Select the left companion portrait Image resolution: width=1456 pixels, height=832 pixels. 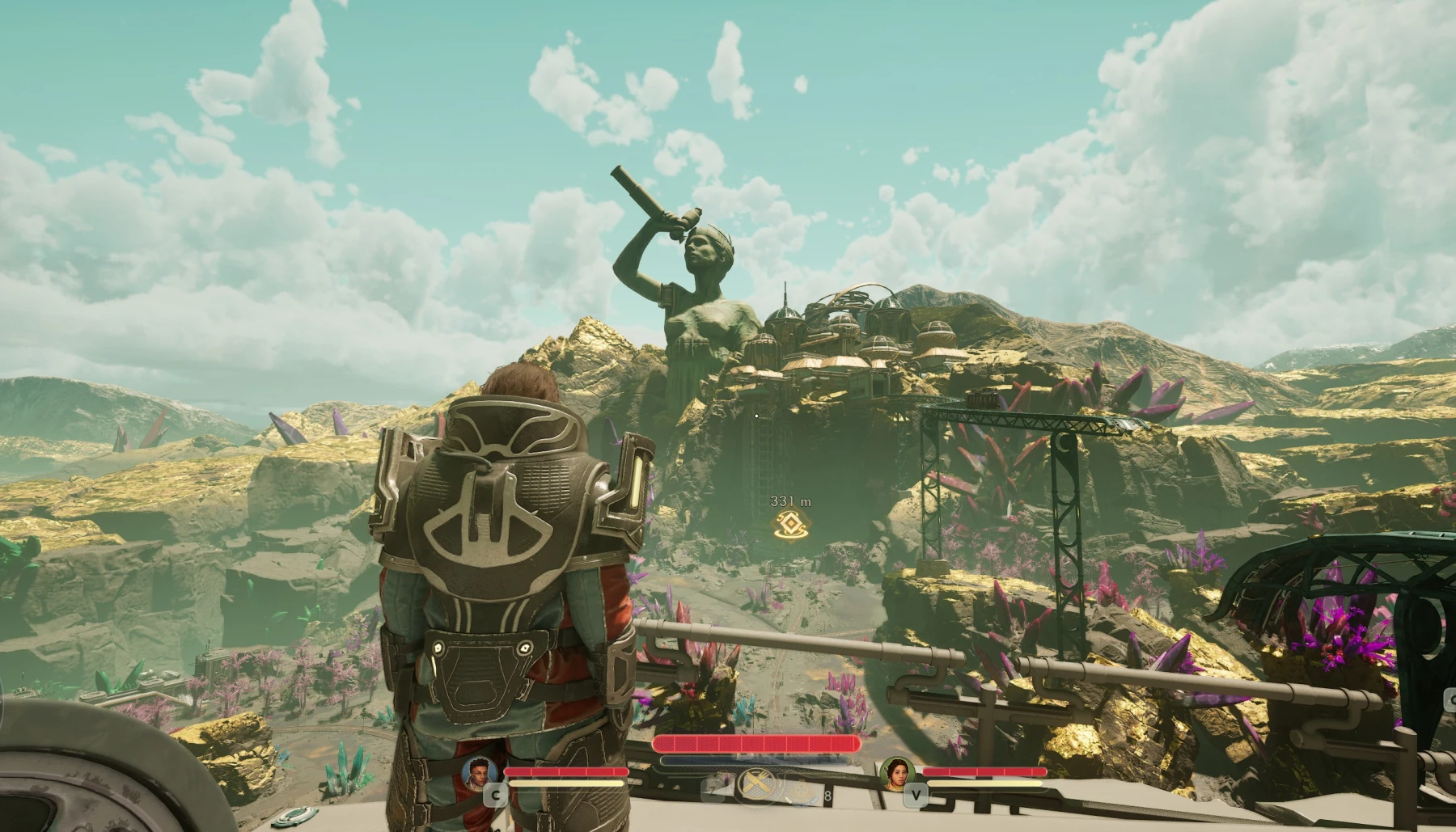pyautogui.click(x=480, y=772)
